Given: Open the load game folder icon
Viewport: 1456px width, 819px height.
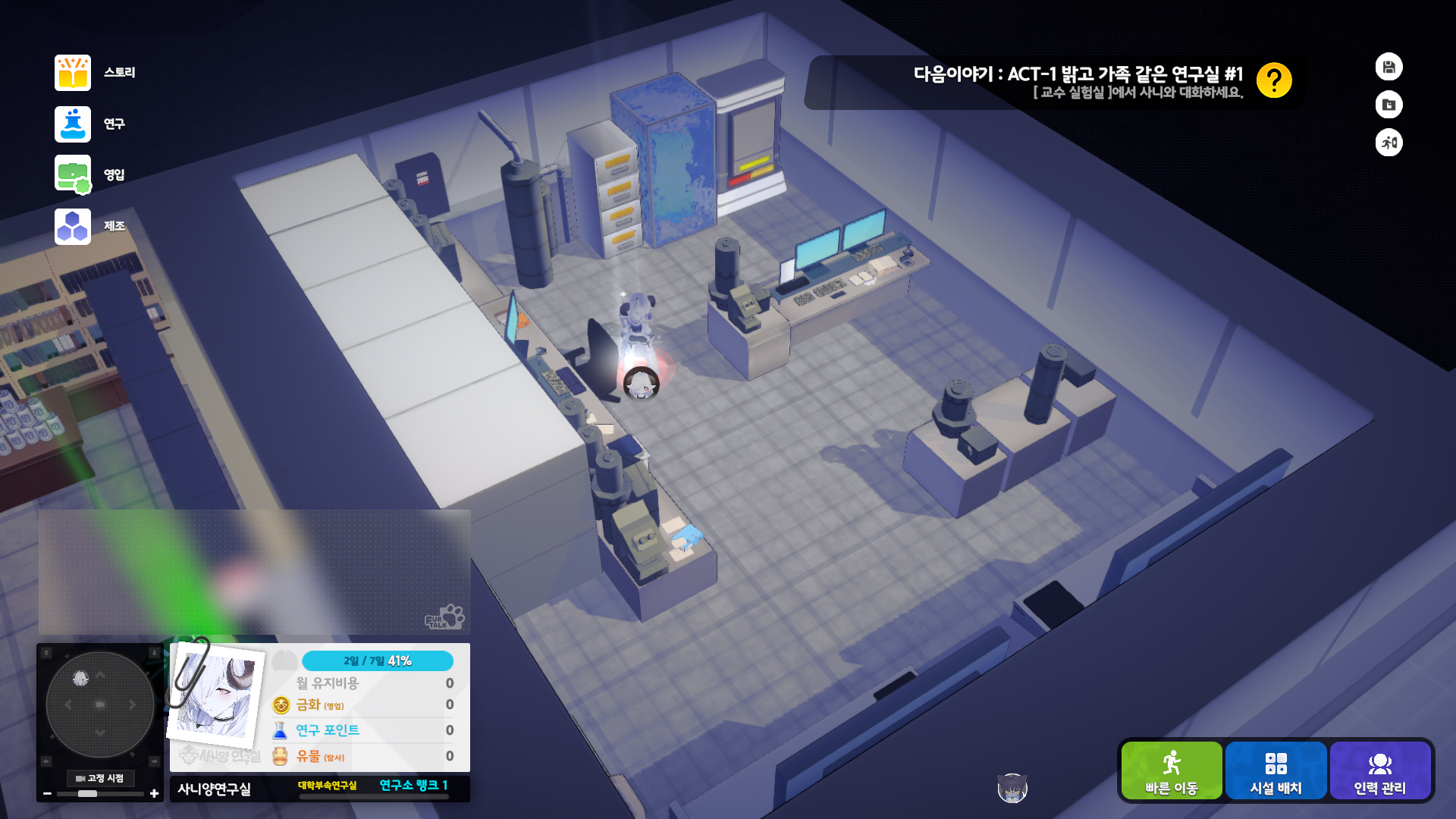Looking at the screenshot, I should (x=1389, y=105).
